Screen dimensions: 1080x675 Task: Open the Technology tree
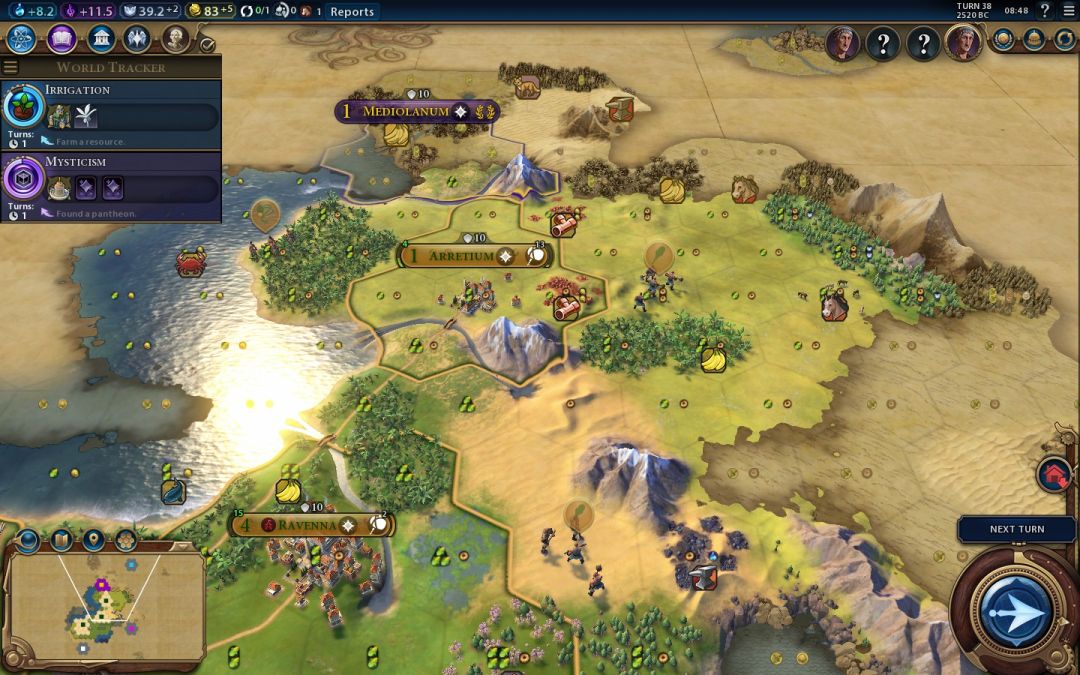[x=22, y=39]
